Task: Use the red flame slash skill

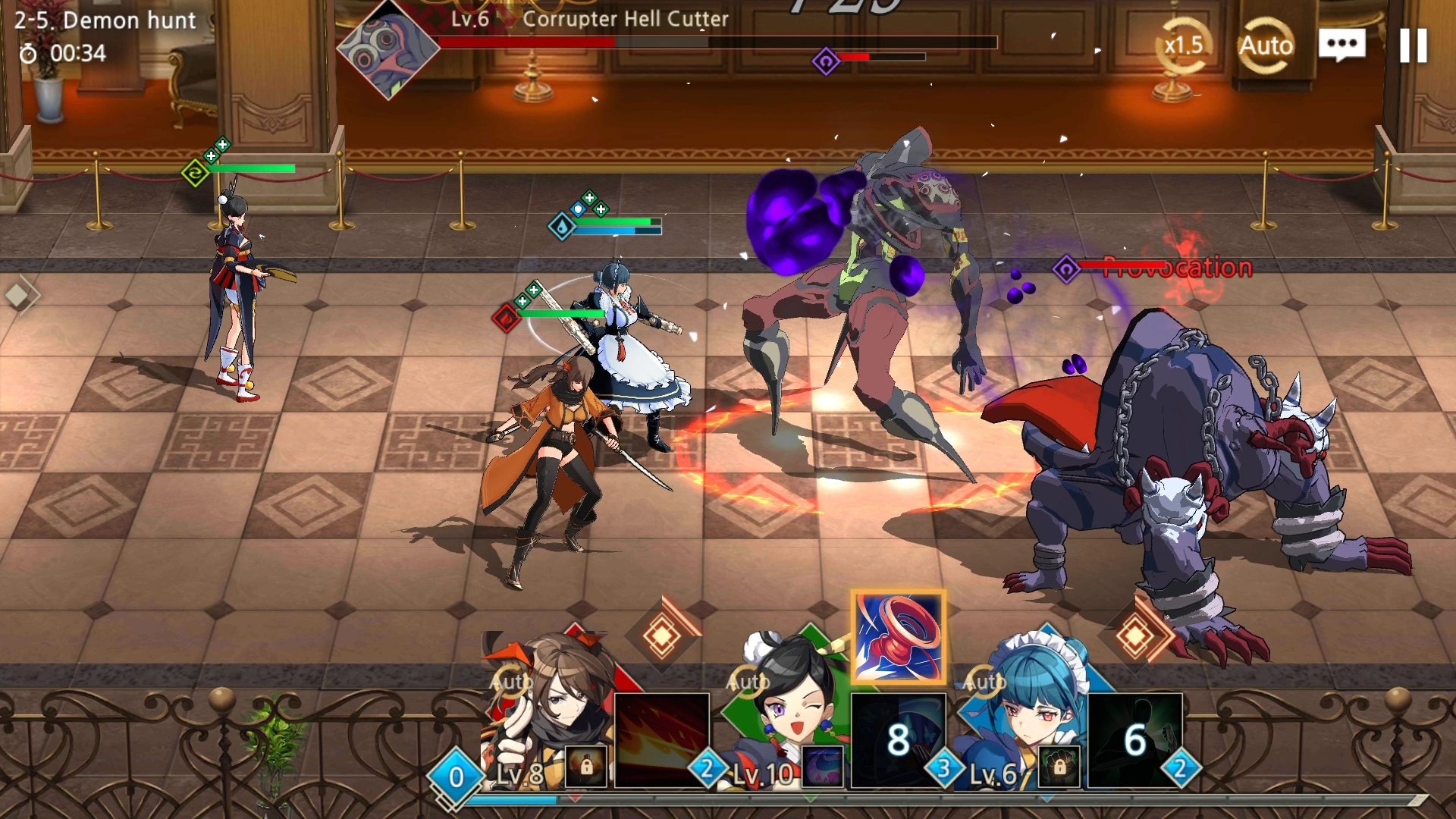Action: (662, 739)
